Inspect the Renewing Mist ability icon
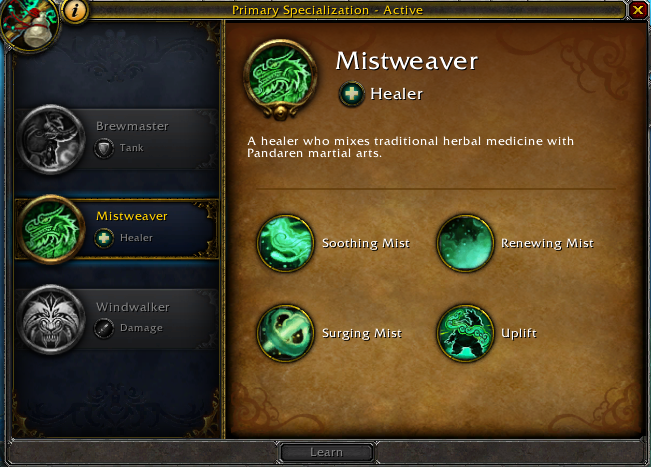Screen dimensions: 651x467 pyautogui.click(x=465, y=243)
